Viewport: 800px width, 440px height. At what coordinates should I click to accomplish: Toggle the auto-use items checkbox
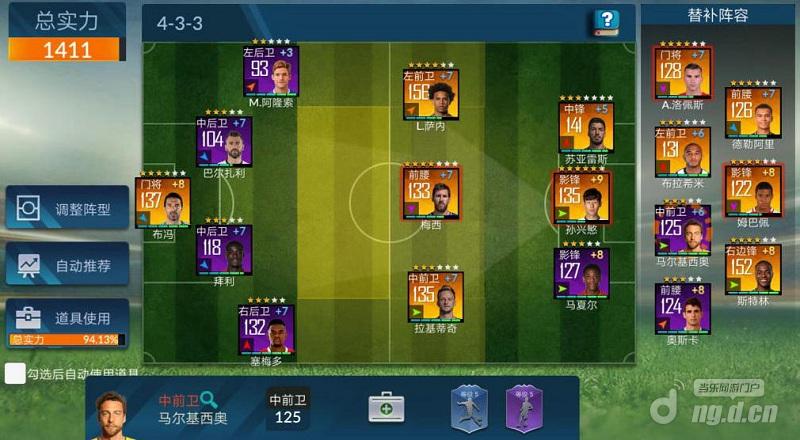14,373
